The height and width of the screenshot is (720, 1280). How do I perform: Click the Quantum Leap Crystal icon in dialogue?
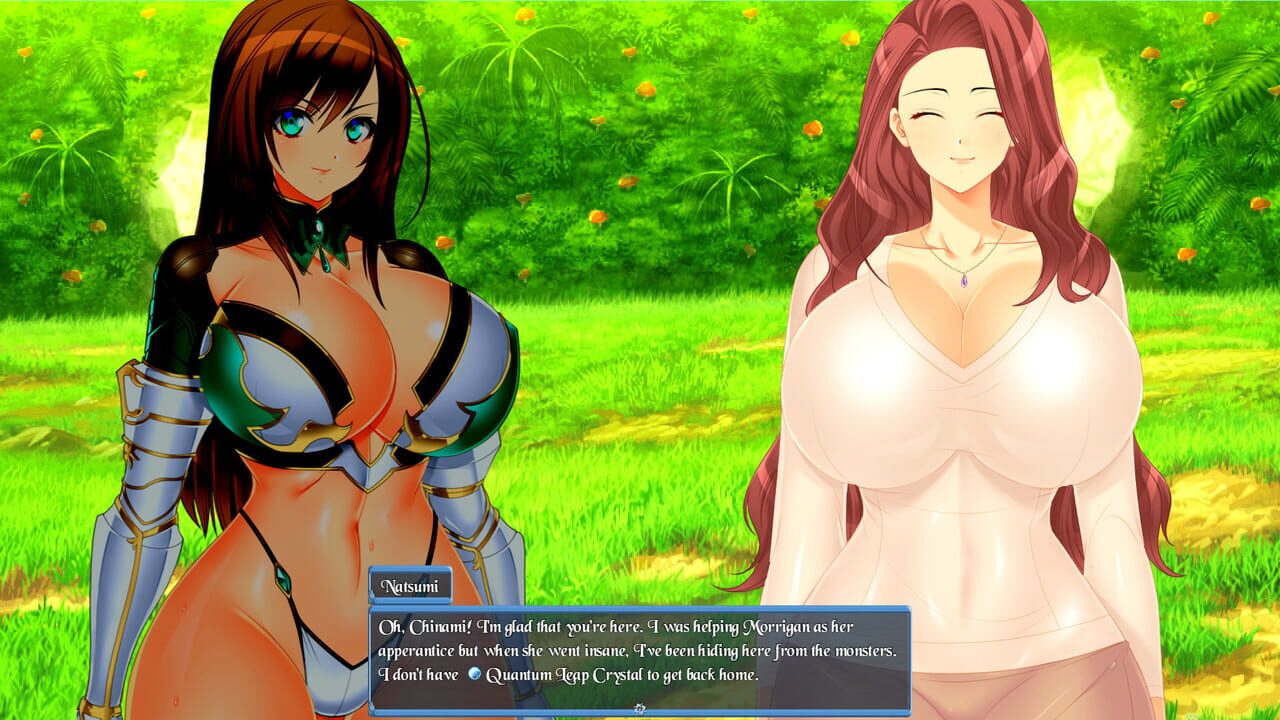point(475,674)
